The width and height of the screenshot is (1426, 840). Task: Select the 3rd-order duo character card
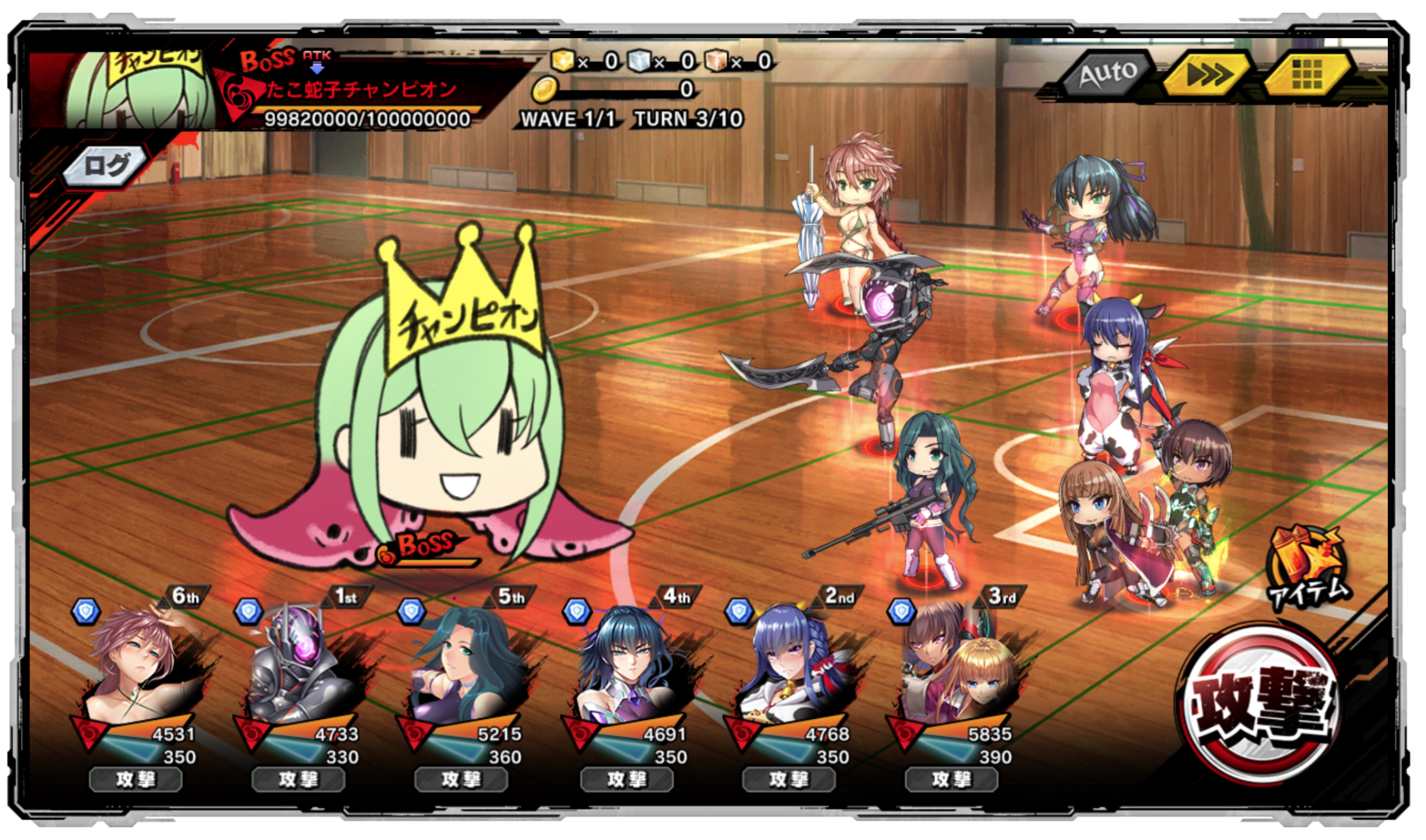(x=955, y=665)
